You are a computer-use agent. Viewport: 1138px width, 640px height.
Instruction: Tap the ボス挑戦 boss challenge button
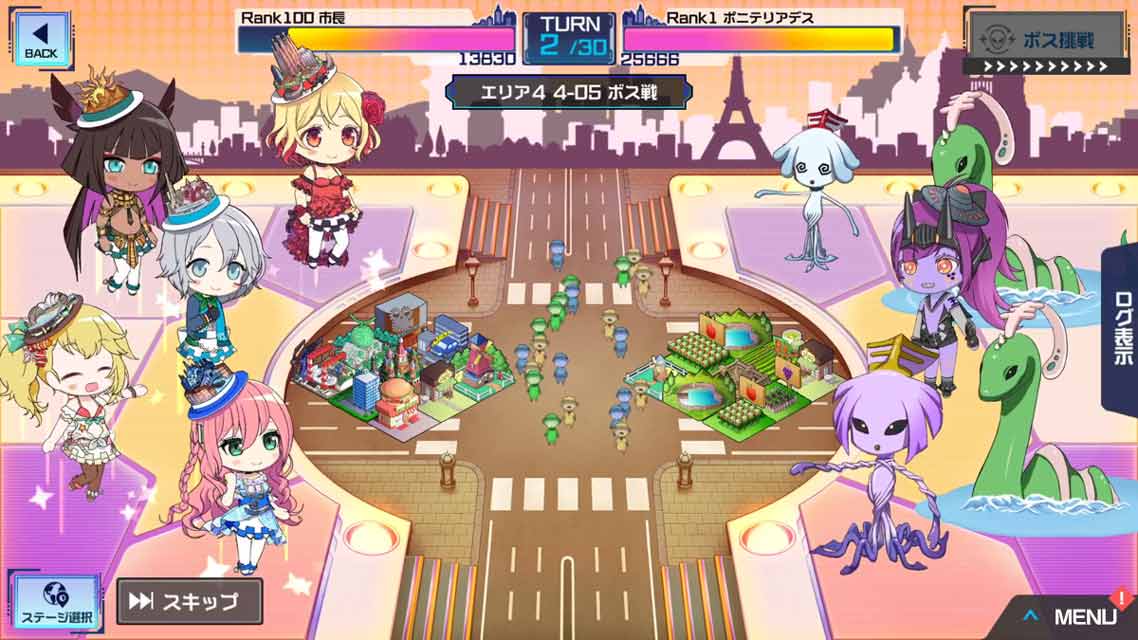coord(1045,42)
